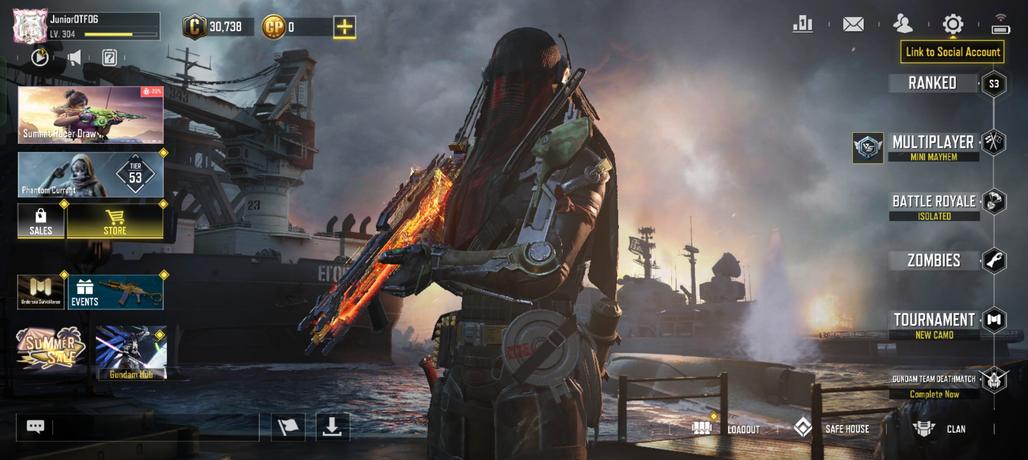
Task: View the leaderboard stats icon
Action: click(802, 24)
